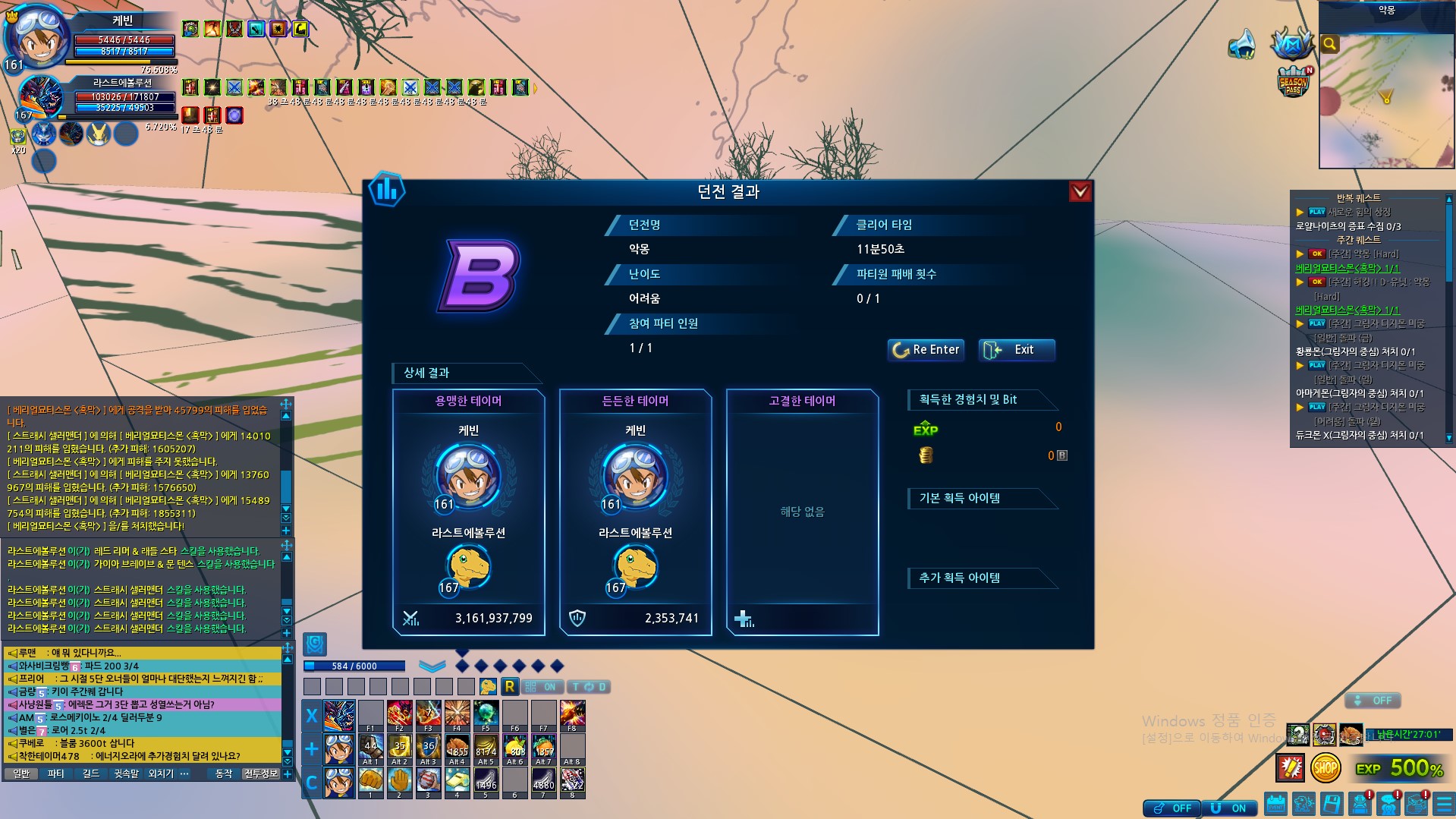Open the red exclamation notice icon

coord(1290,768)
